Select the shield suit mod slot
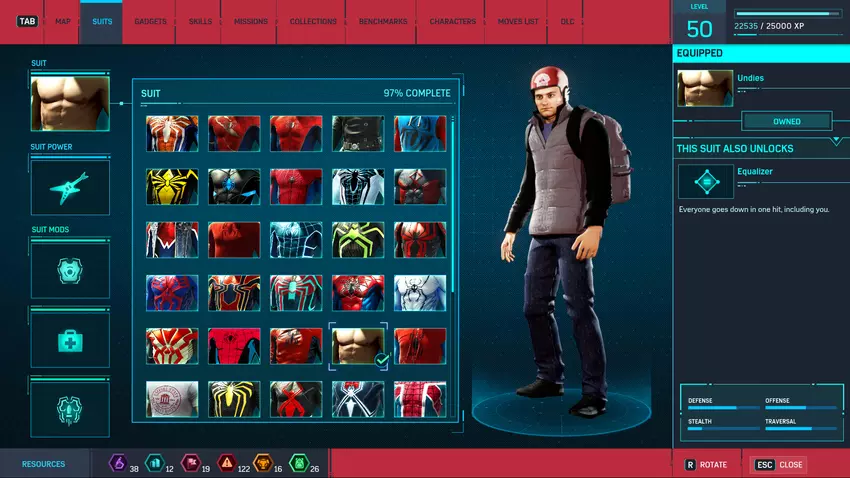This screenshot has height=478, width=850. 70,270
